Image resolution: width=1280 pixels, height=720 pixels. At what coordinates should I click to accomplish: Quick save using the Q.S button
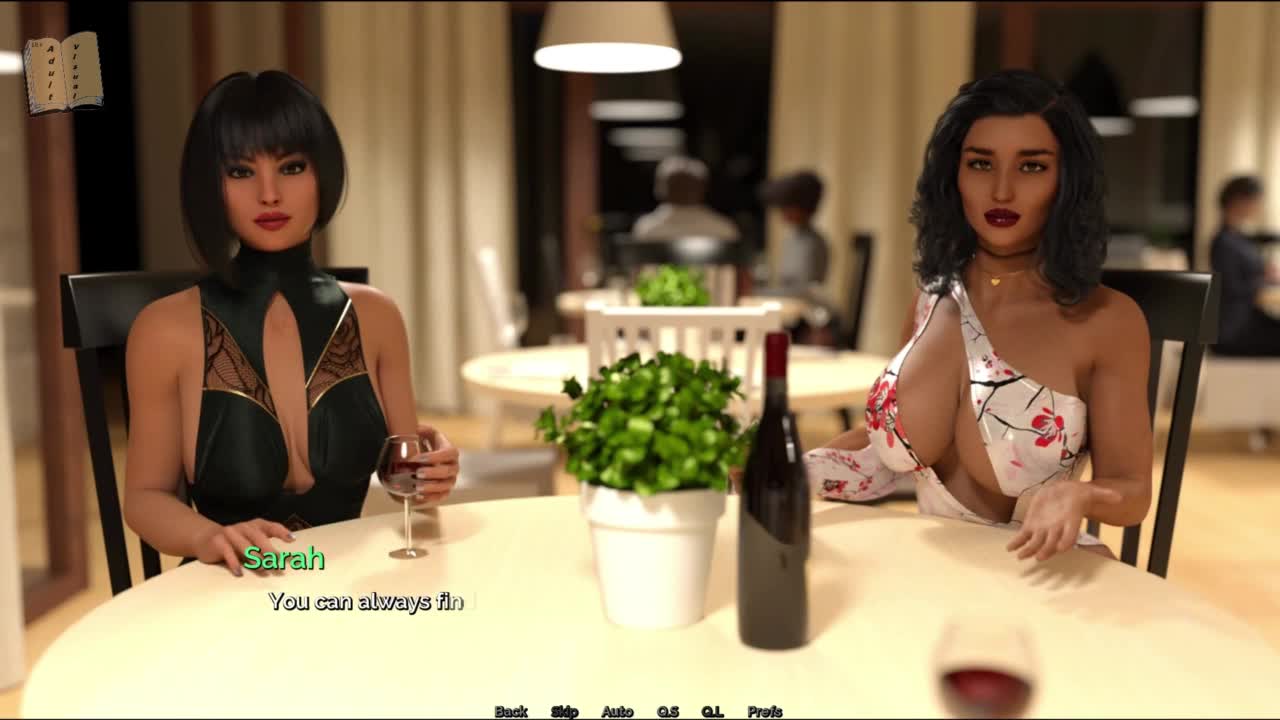point(667,711)
